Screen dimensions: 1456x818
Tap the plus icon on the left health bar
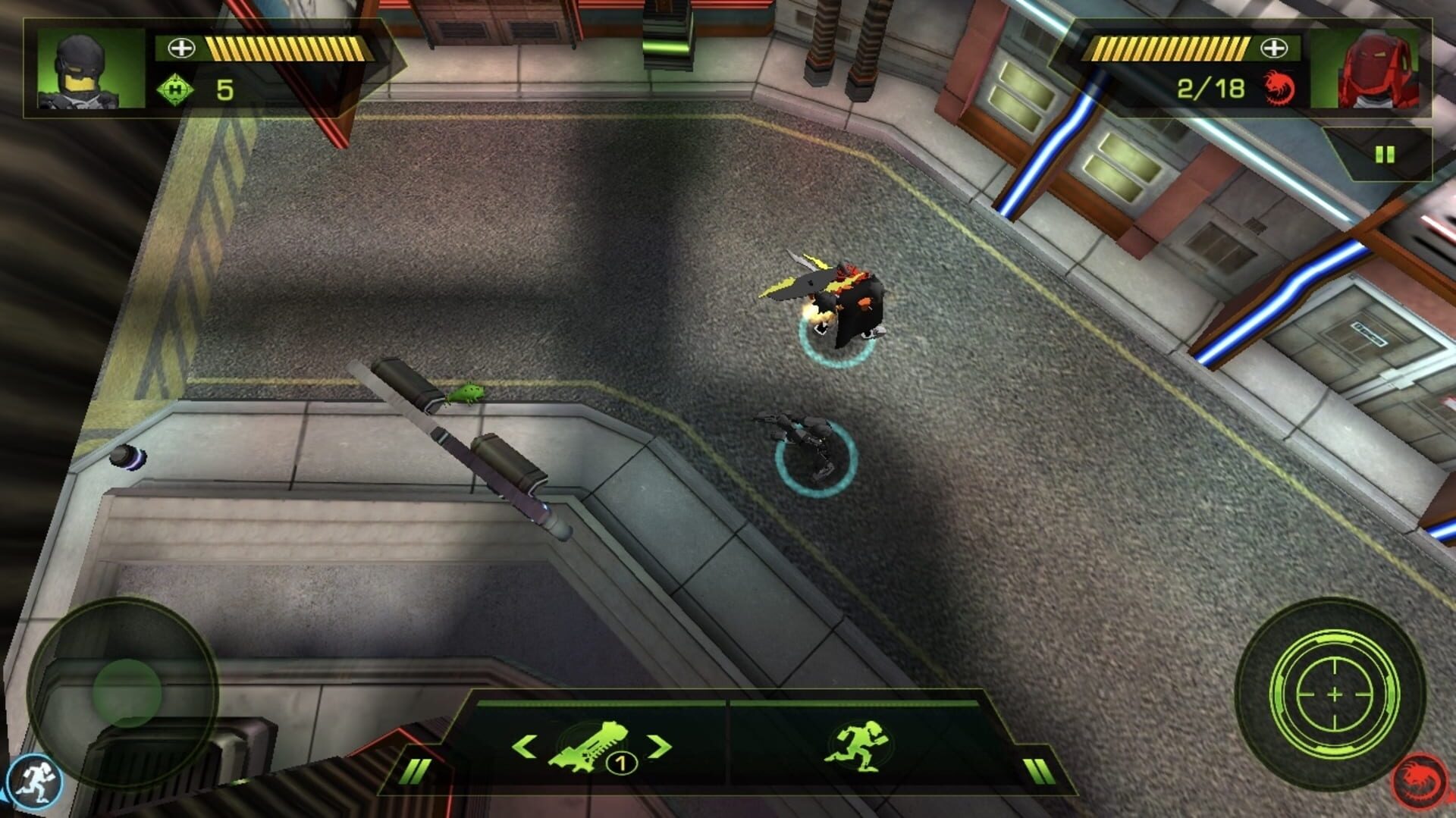180,47
